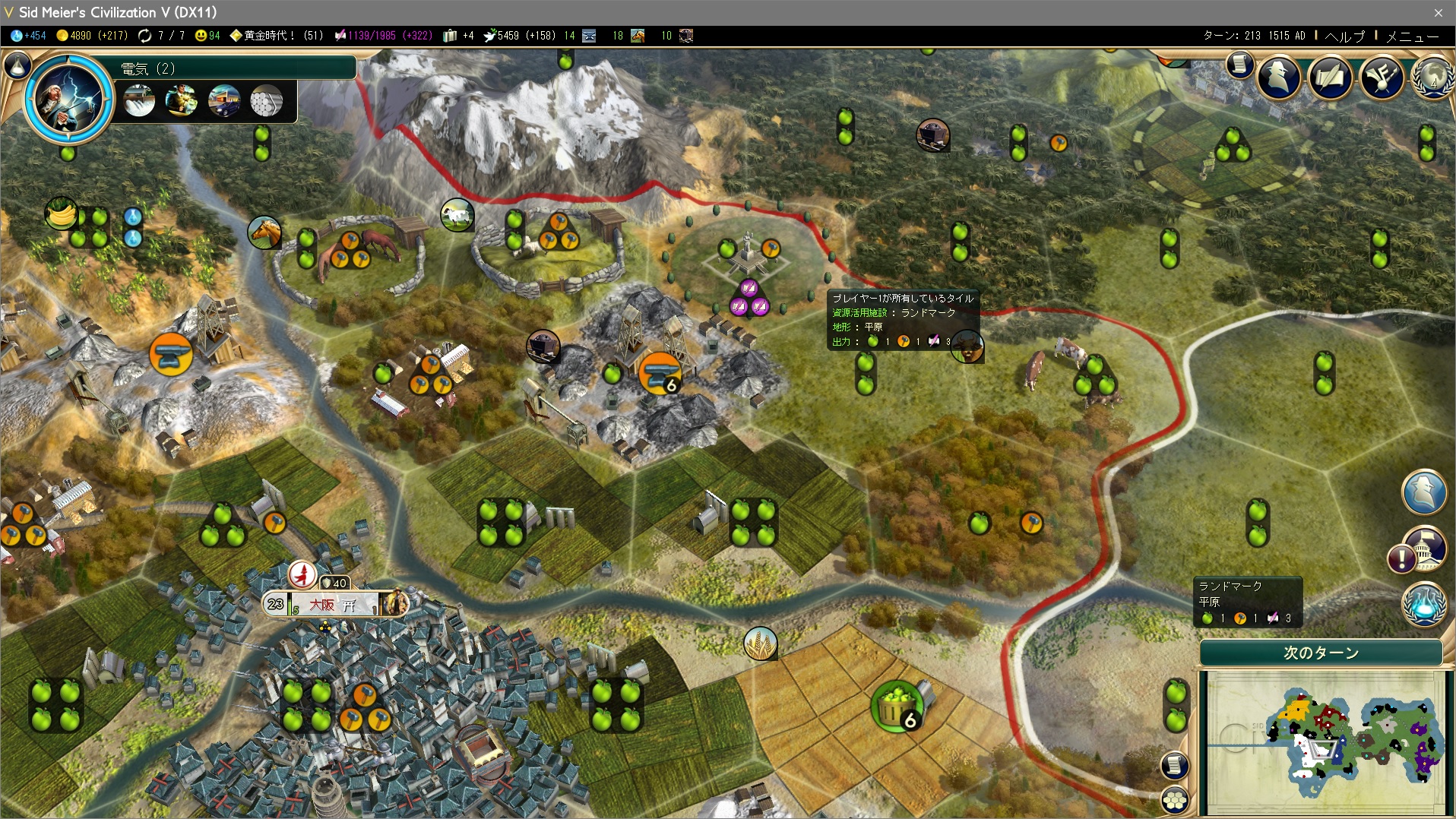This screenshot has width=1456, height=819.
Task: Open the 電気 research portrait
Action: (x=68, y=100)
